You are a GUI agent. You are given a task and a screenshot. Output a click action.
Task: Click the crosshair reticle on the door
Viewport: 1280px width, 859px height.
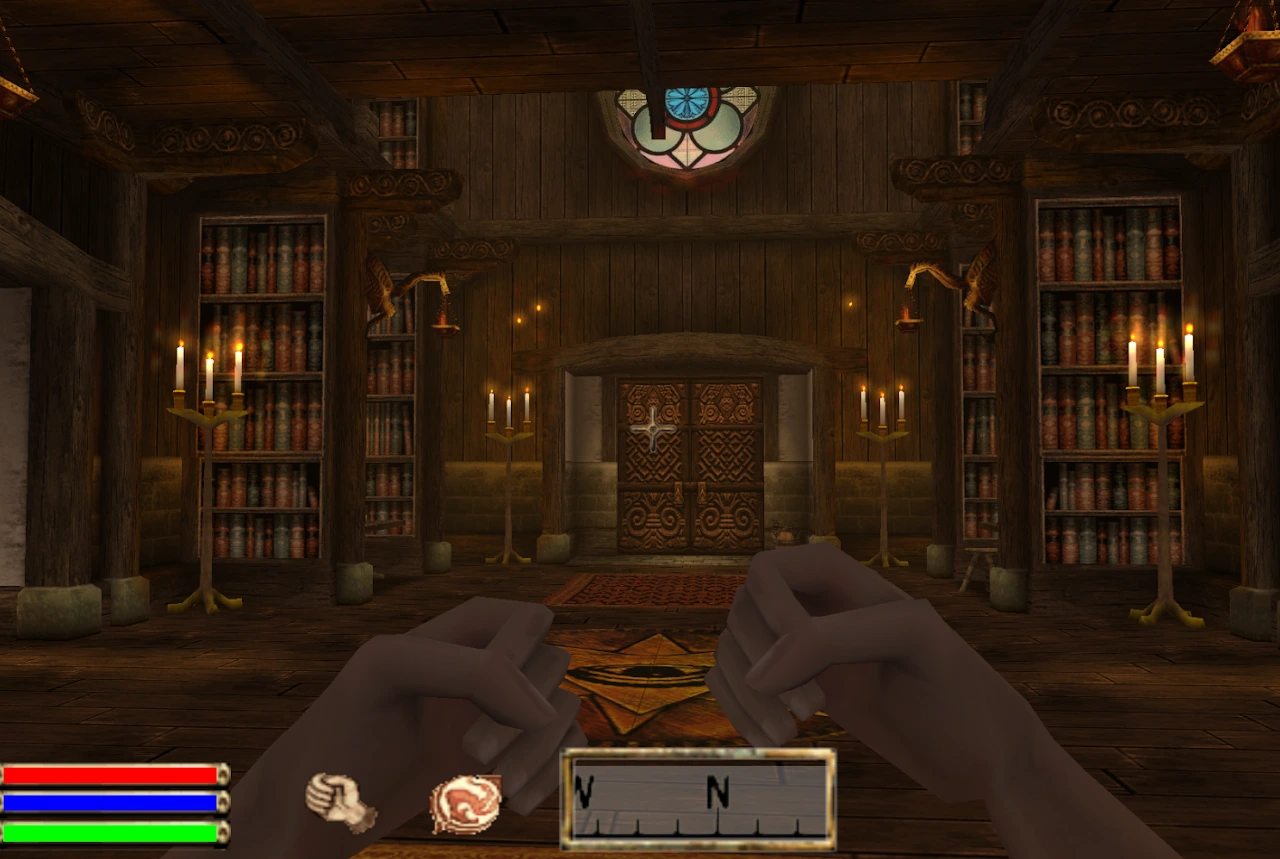click(651, 430)
